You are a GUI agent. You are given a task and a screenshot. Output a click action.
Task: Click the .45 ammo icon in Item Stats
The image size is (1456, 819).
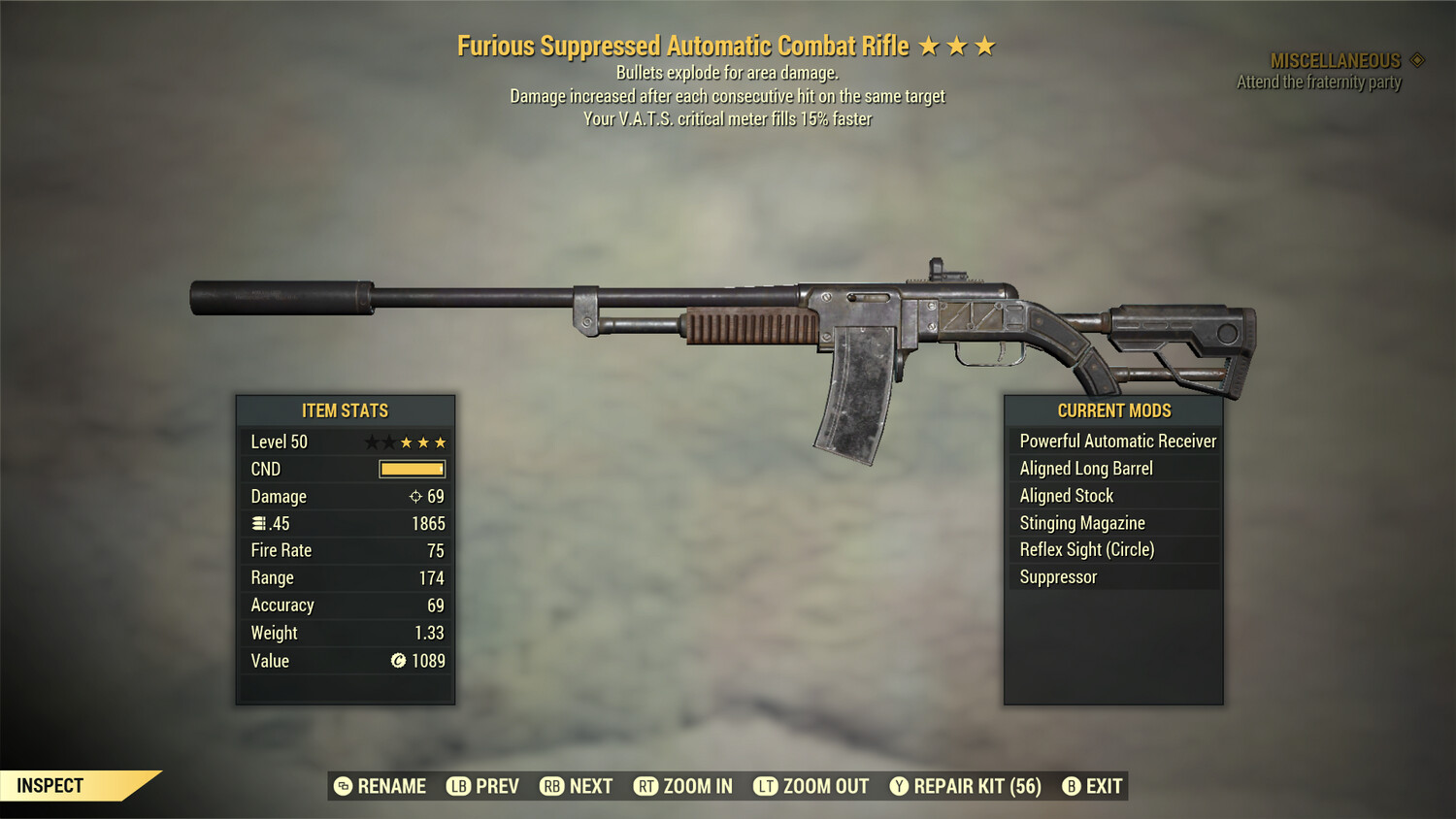click(x=258, y=523)
